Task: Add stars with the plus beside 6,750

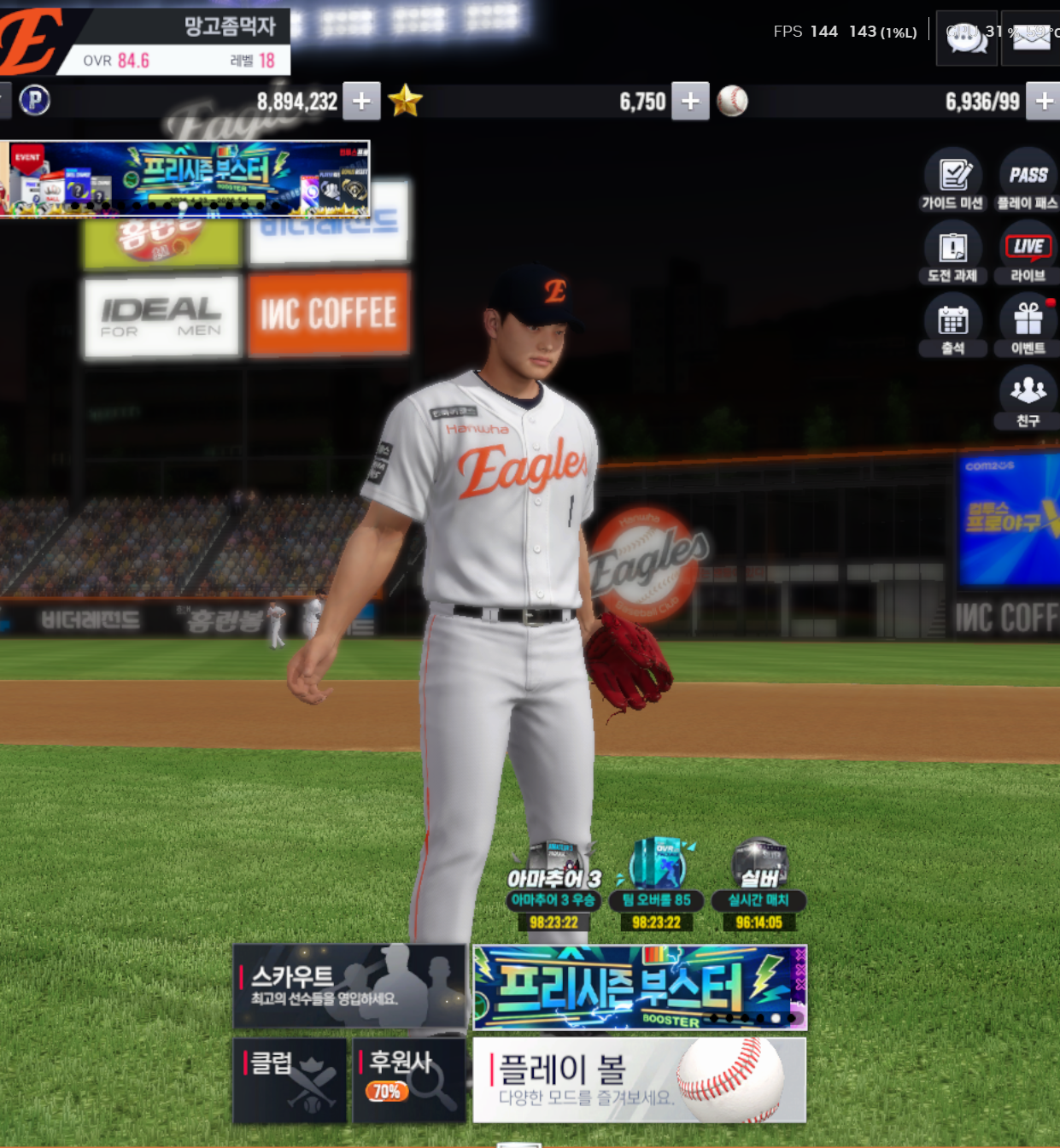Action: point(690,102)
